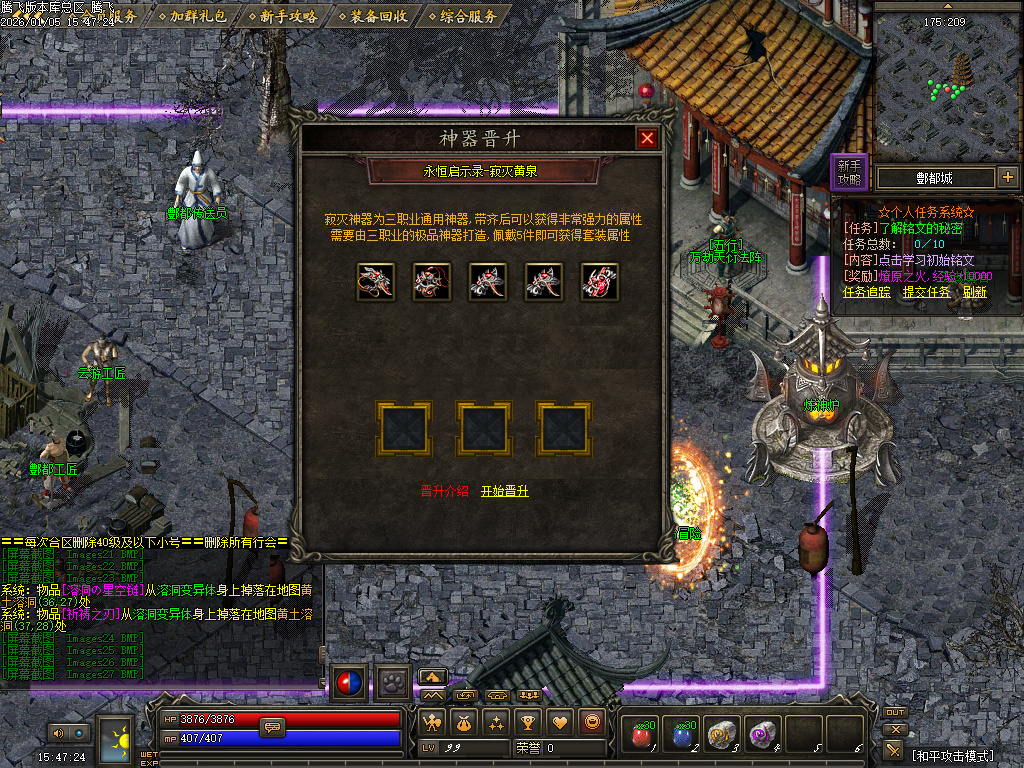
Task: Toggle the red-blue orb button
Action: (x=349, y=682)
